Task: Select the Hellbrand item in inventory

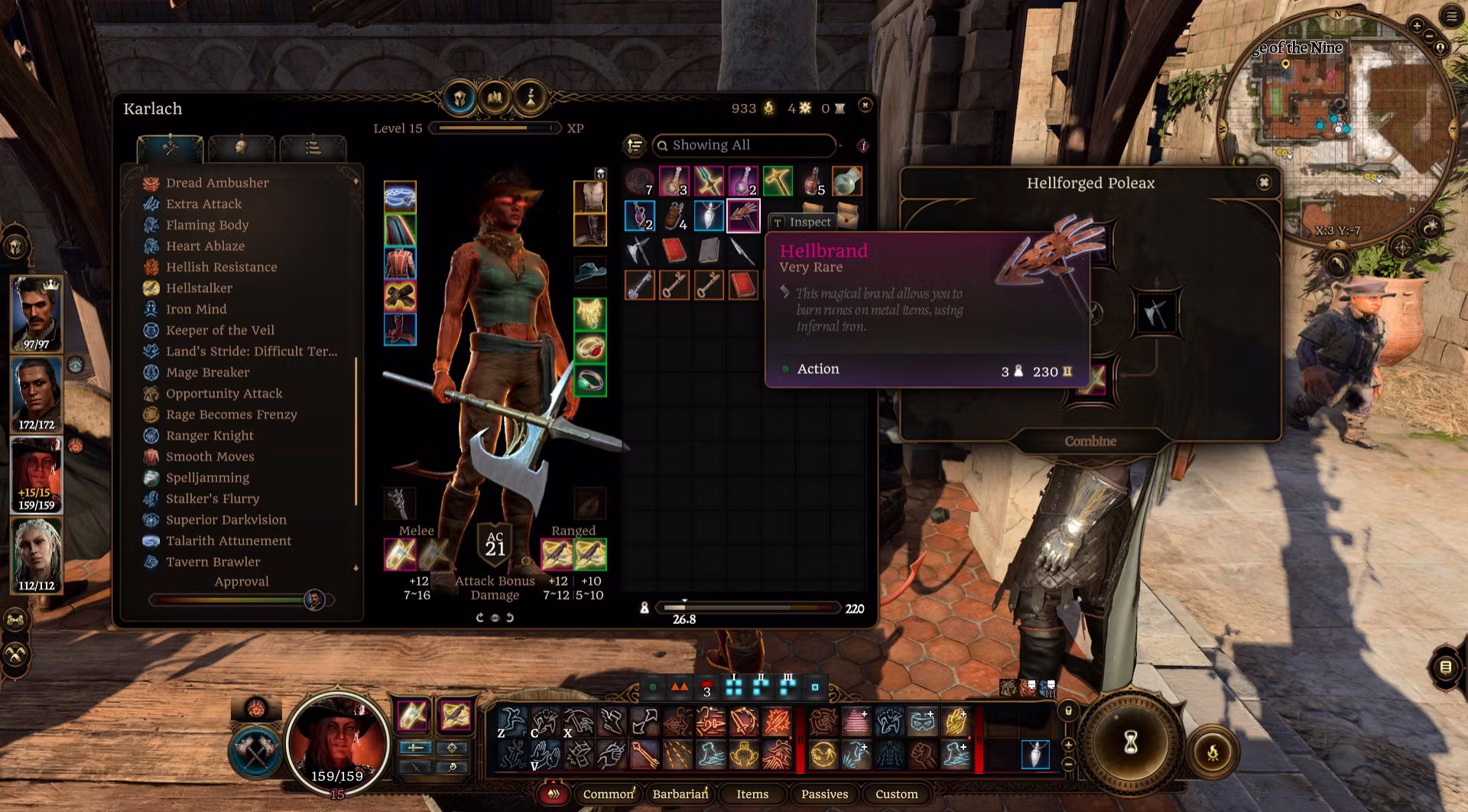Action: pyautogui.click(x=742, y=216)
